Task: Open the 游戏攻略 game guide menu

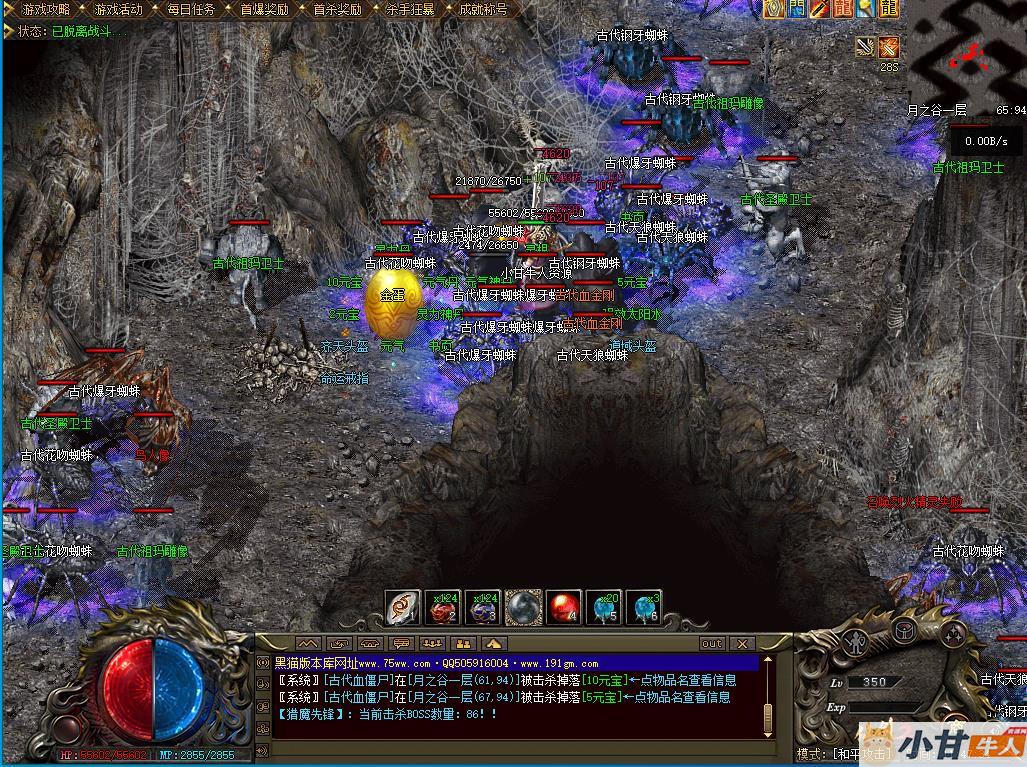Action: 39,9
